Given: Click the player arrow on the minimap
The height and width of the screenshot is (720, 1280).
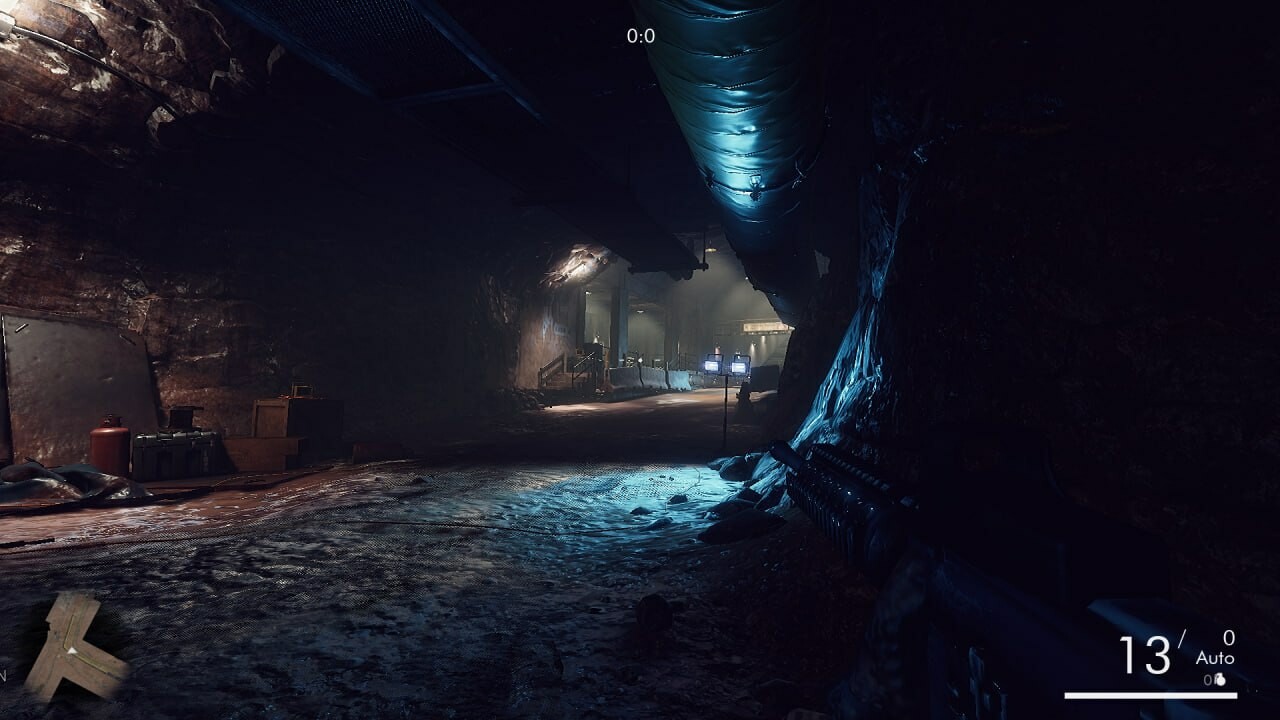Looking at the screenshot, I should click(x=70, y=650).
